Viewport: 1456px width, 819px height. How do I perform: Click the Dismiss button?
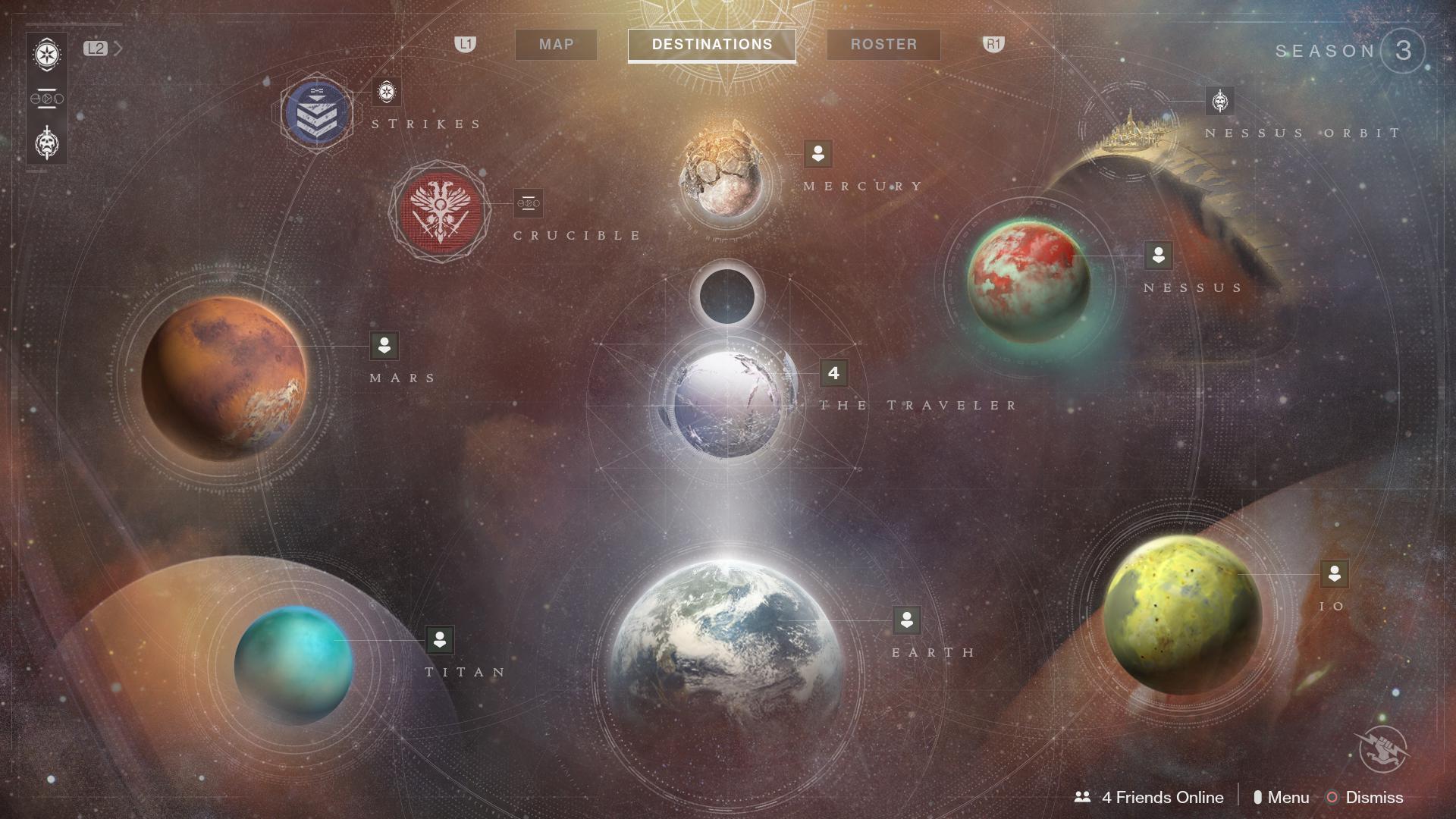1374,798
